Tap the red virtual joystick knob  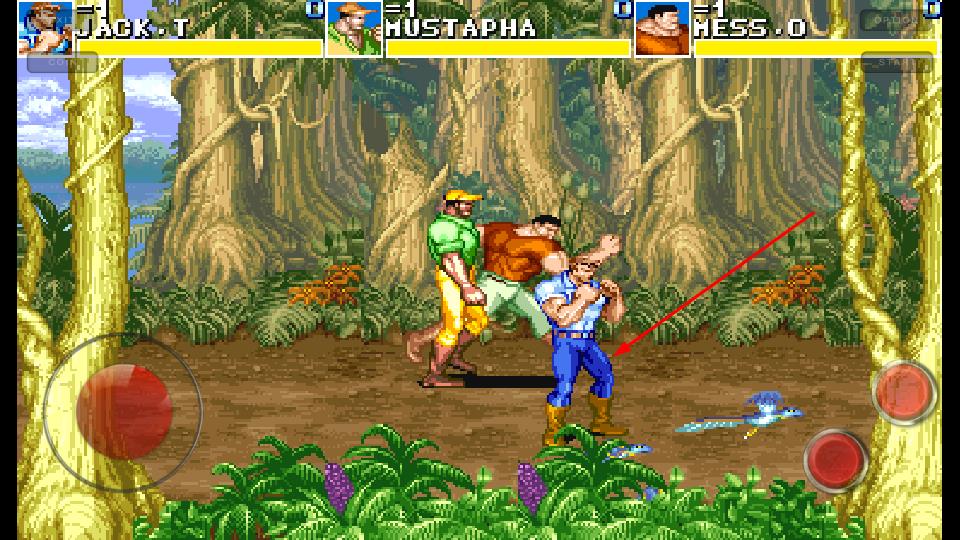[x=123, y=411]
